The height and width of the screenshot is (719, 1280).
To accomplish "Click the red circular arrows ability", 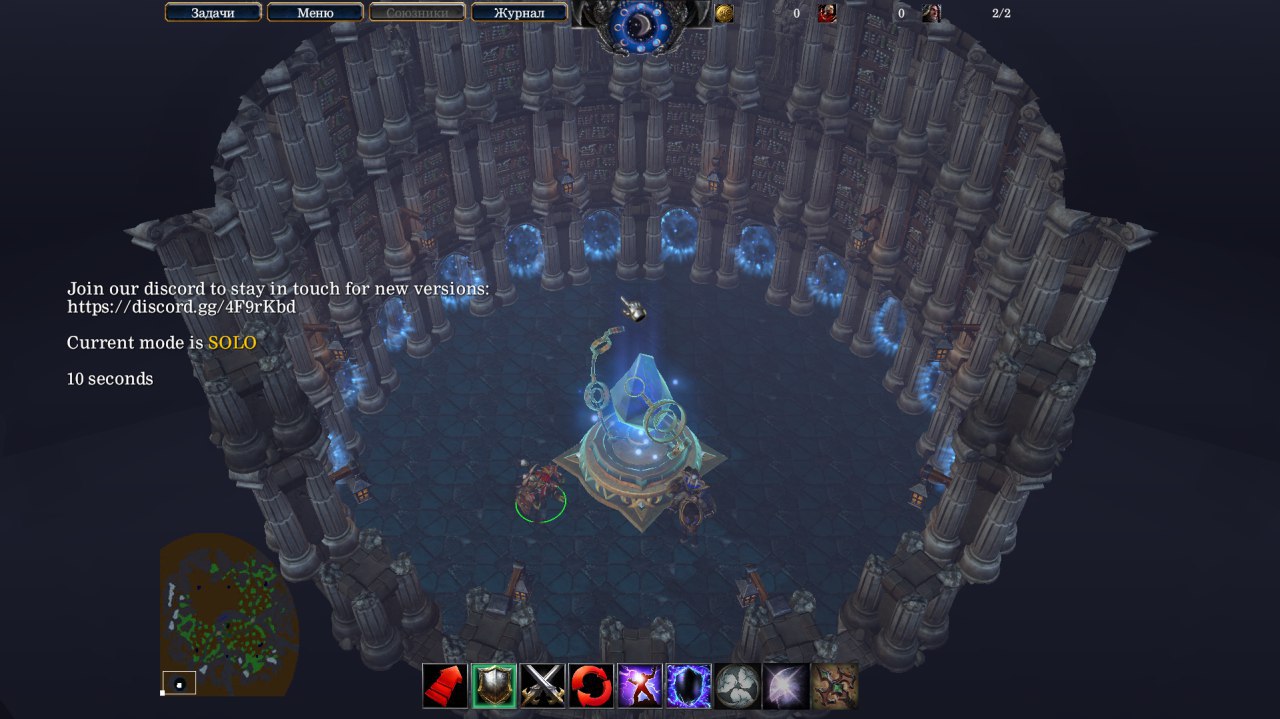I will (591, 686).
